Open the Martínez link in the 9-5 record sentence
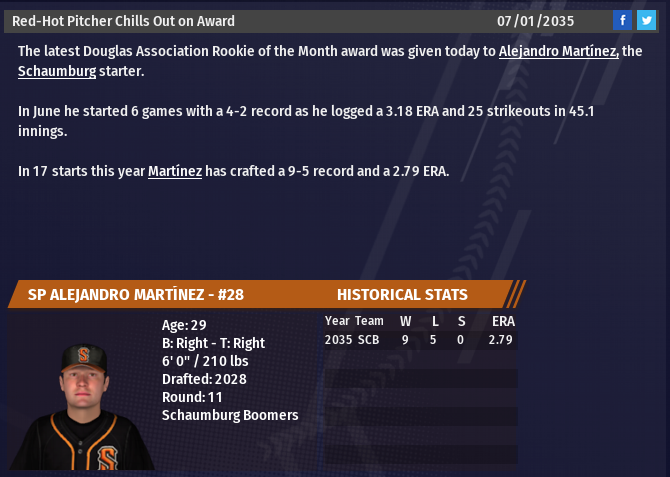The width and height of the screenshot is (670, 477). tap(175, 171)
